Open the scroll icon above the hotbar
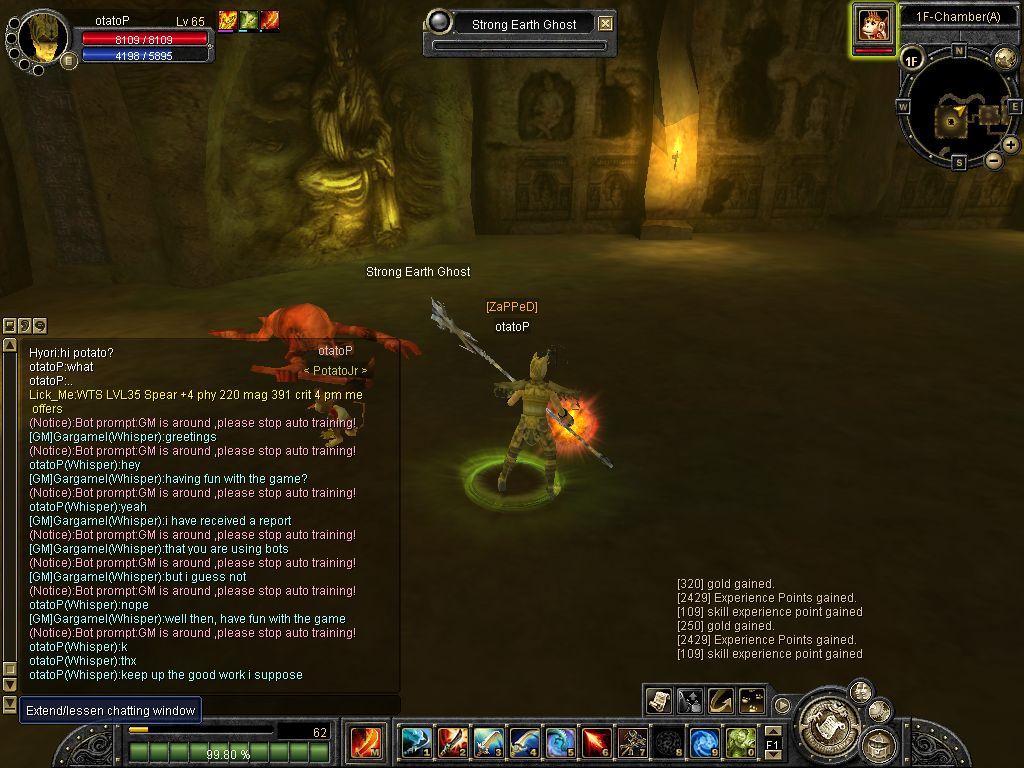 658,700
